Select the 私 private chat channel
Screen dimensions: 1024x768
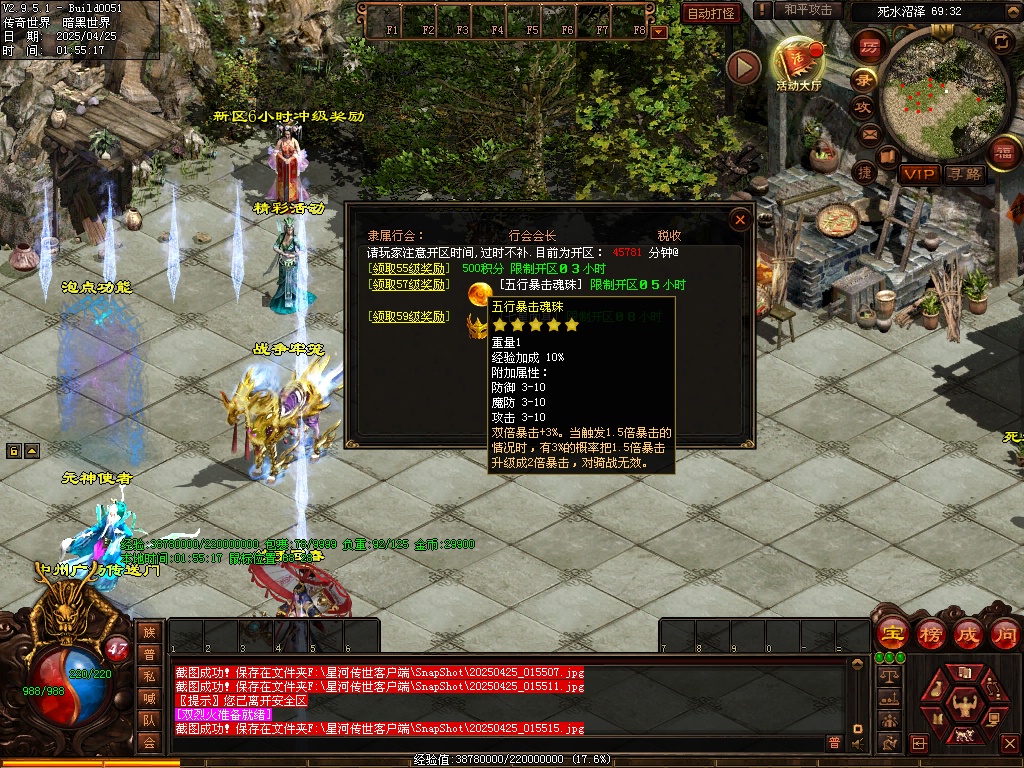149,675
